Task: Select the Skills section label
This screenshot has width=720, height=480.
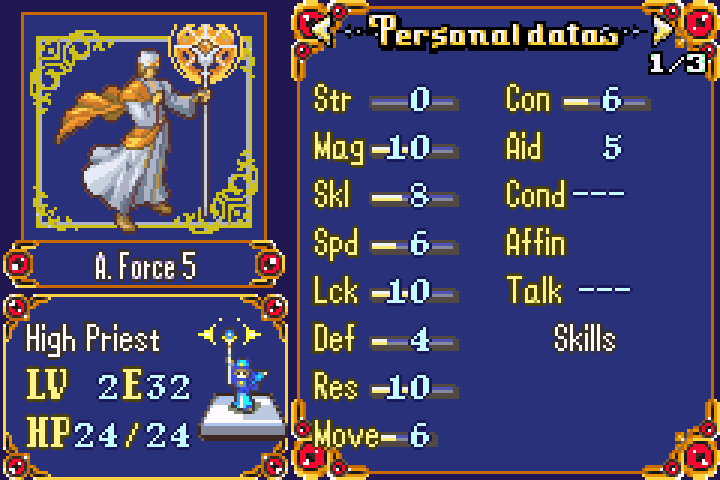Action: pyautogui.click(x=585, y=339)
